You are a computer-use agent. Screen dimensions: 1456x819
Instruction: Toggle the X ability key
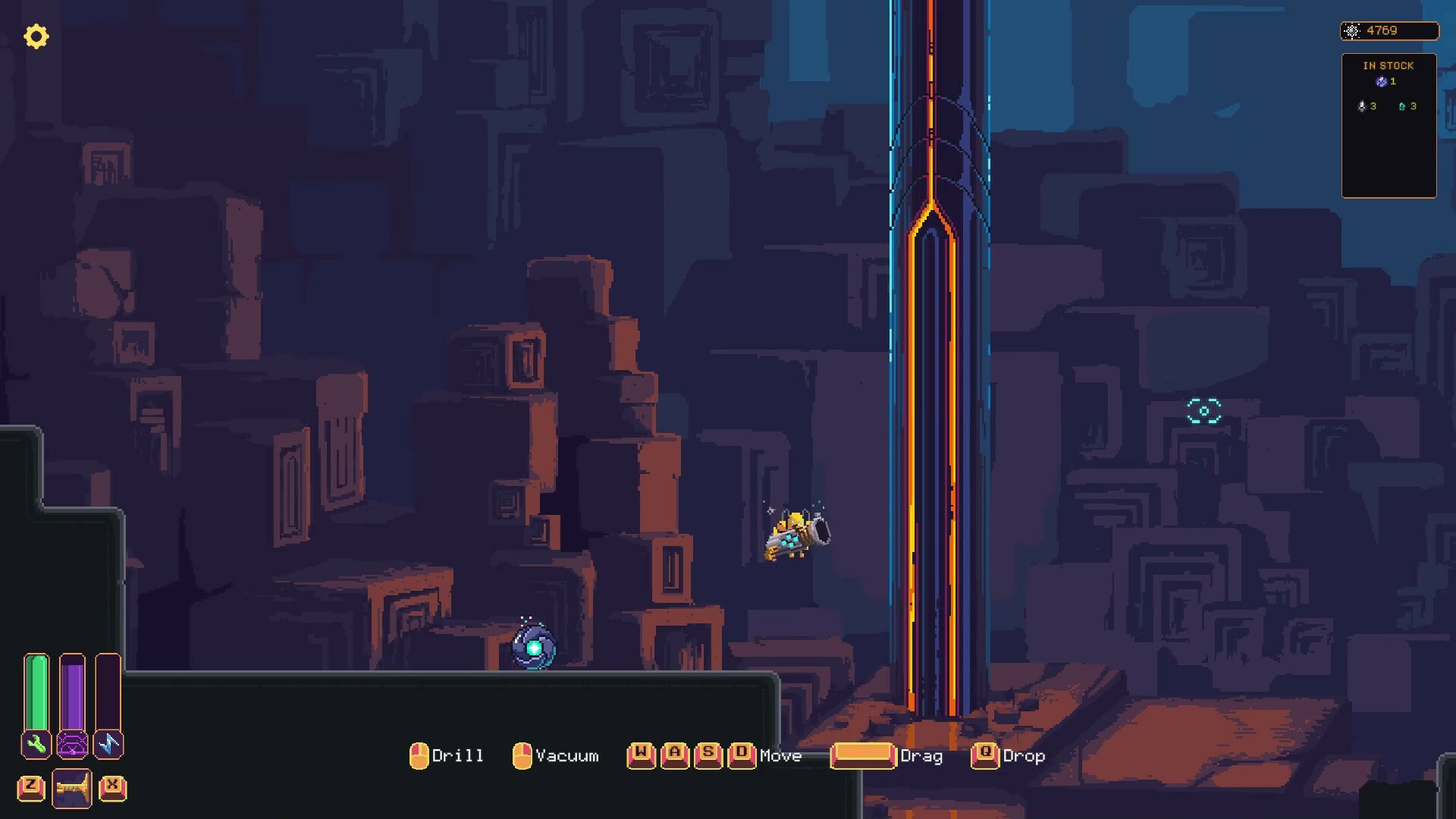(112, 787)
